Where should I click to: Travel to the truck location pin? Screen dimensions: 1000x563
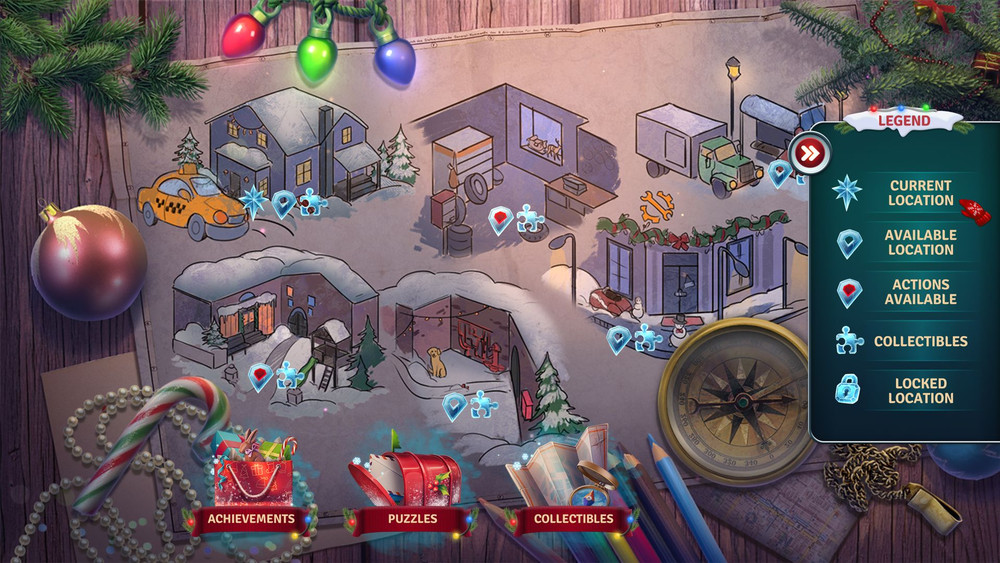(779, 173)
